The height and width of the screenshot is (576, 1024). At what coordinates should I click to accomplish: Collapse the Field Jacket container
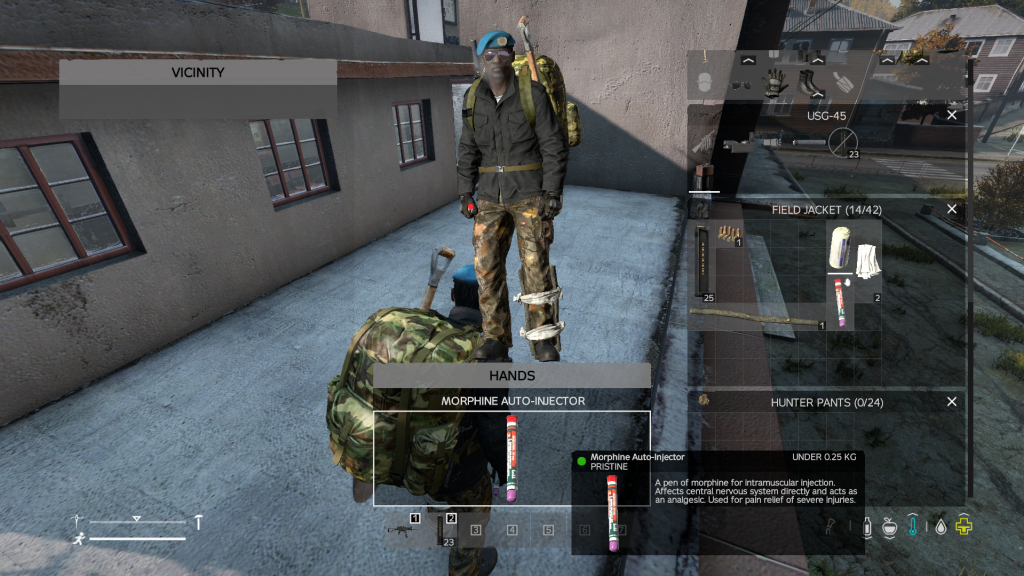951,210
